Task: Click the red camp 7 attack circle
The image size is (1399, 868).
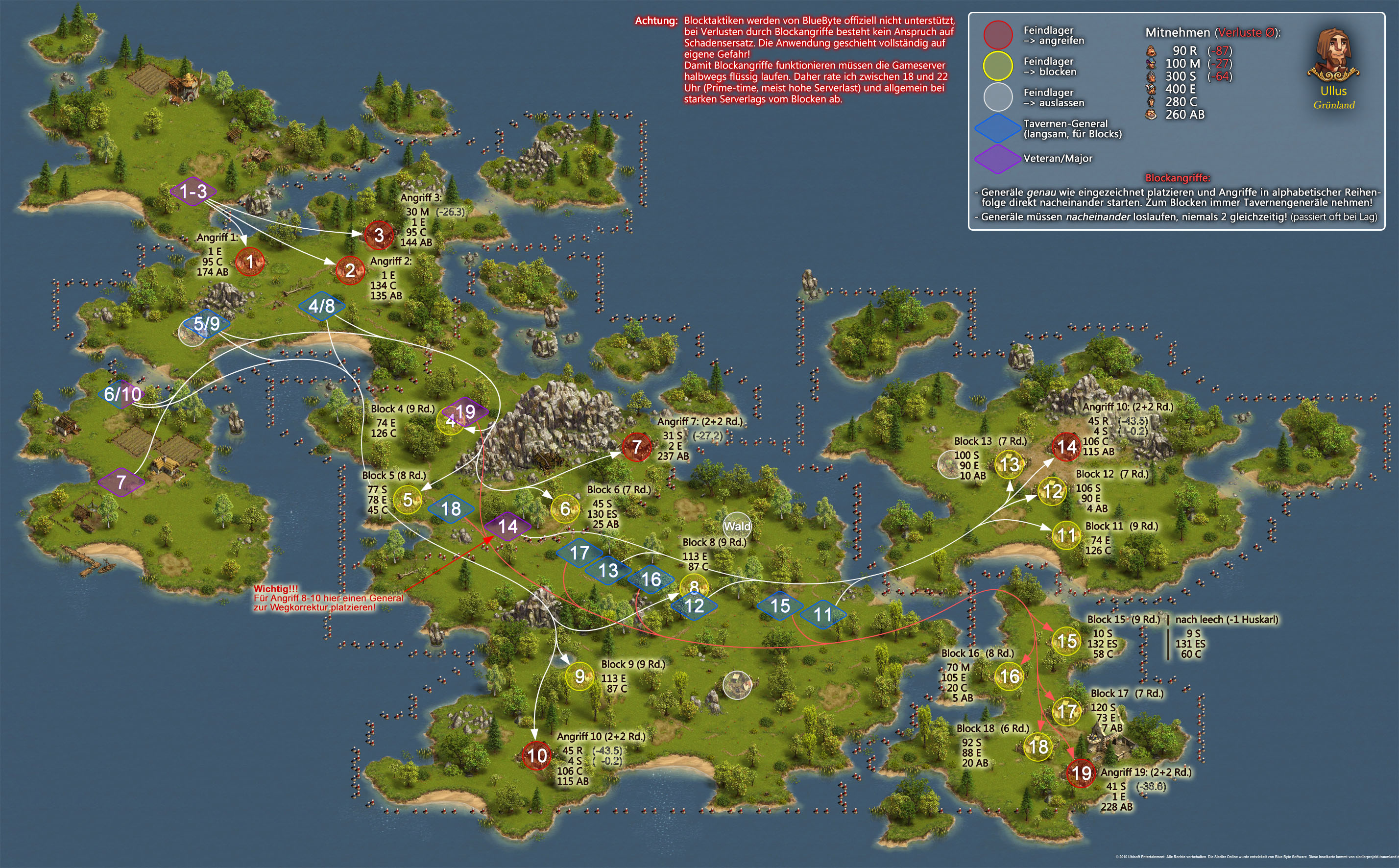Action: [x=636, y=447]
